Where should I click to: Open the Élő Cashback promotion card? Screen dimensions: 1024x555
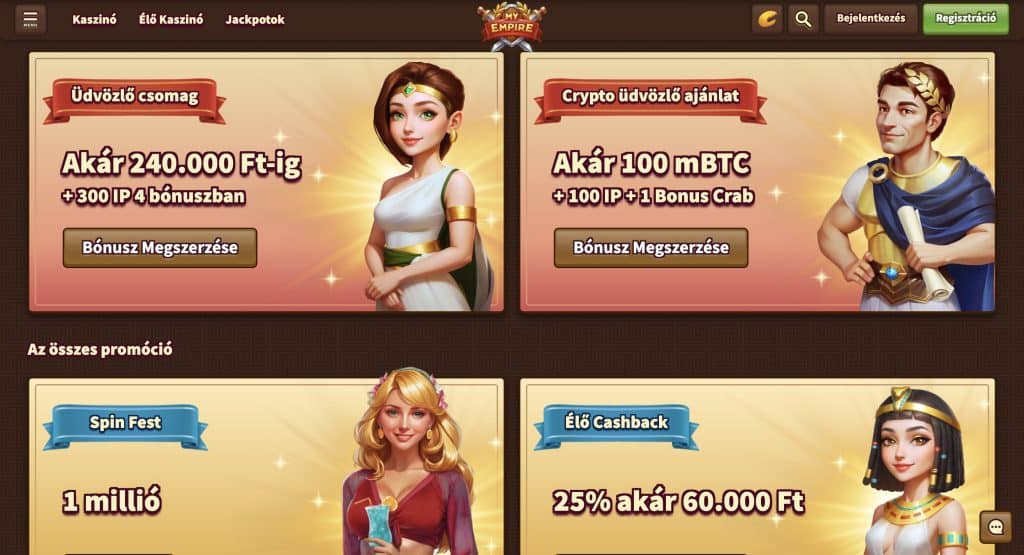coord(757,466)
